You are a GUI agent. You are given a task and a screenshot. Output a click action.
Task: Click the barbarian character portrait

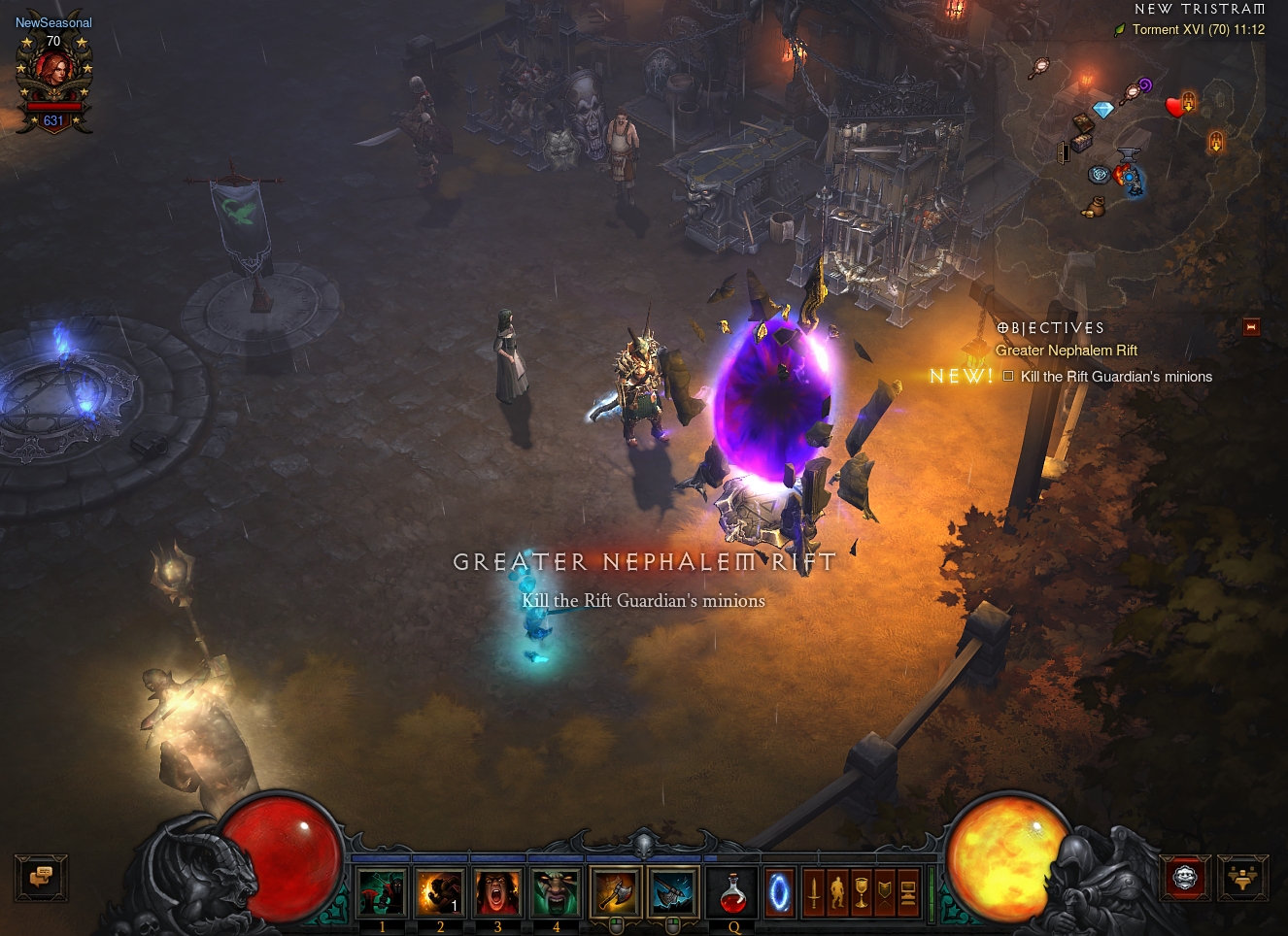point(53,72)
